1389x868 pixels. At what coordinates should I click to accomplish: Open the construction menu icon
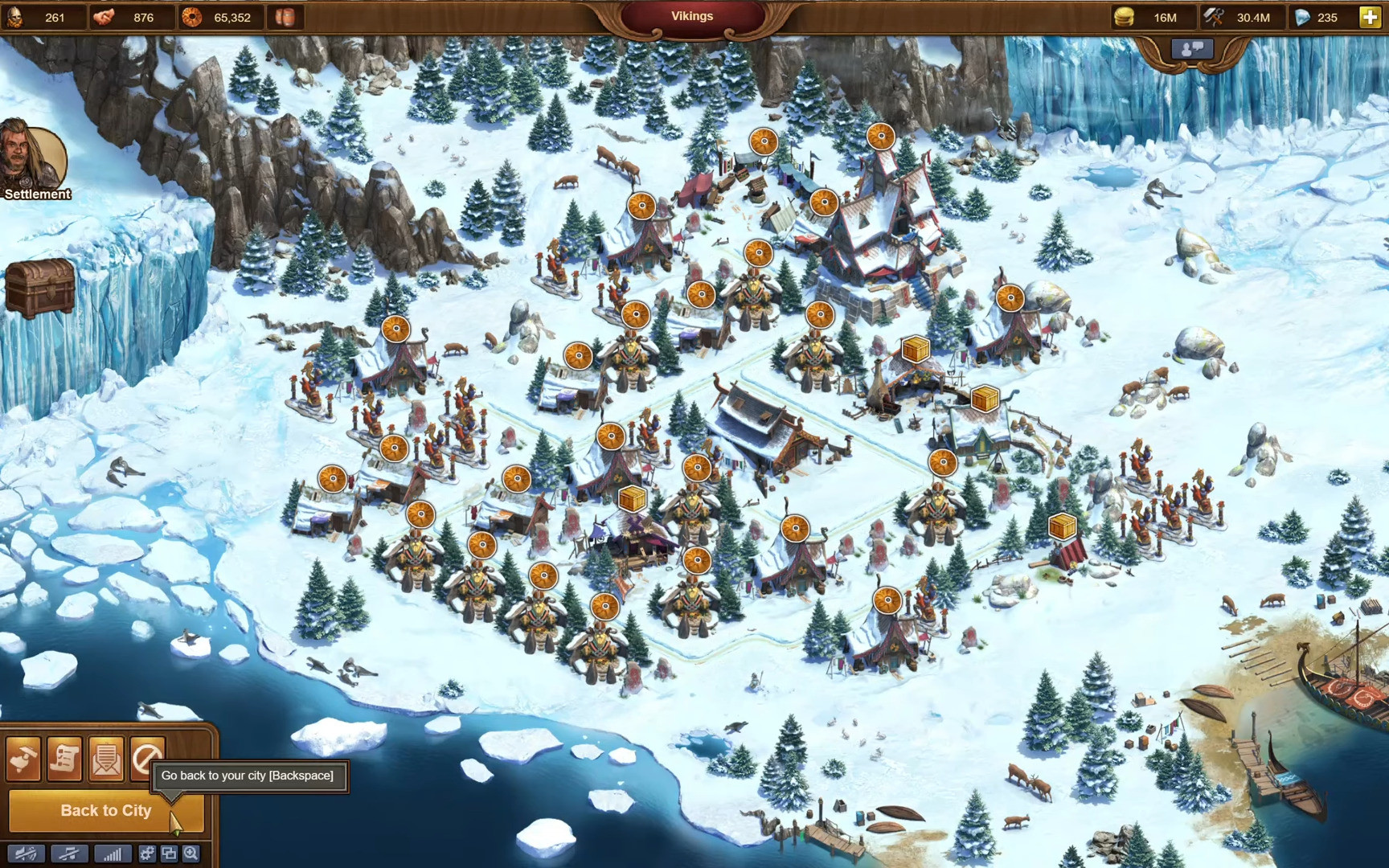[23, 759]
